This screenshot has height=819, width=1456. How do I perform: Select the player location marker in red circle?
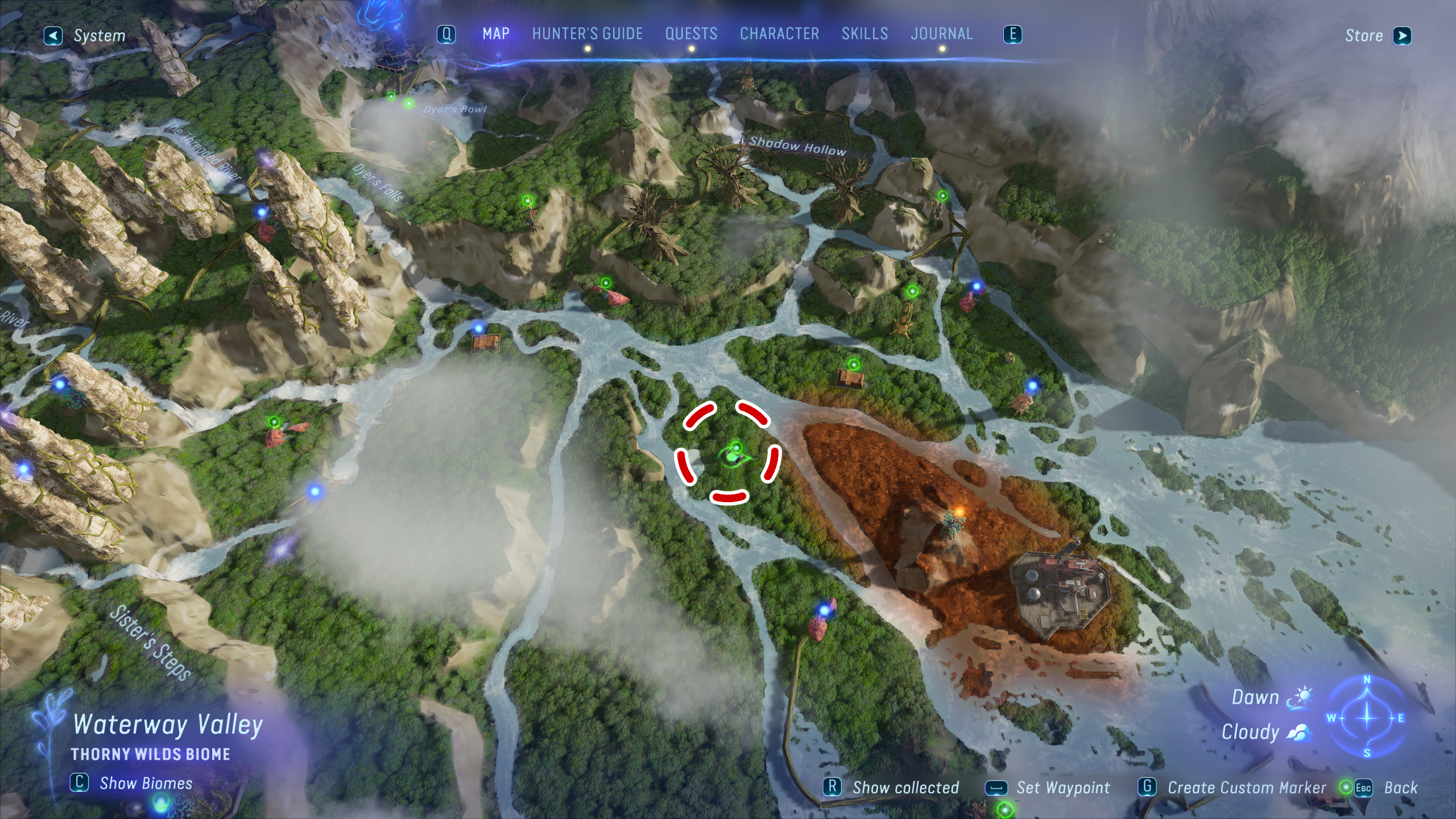pyautogui.click(x=732, y=456)
